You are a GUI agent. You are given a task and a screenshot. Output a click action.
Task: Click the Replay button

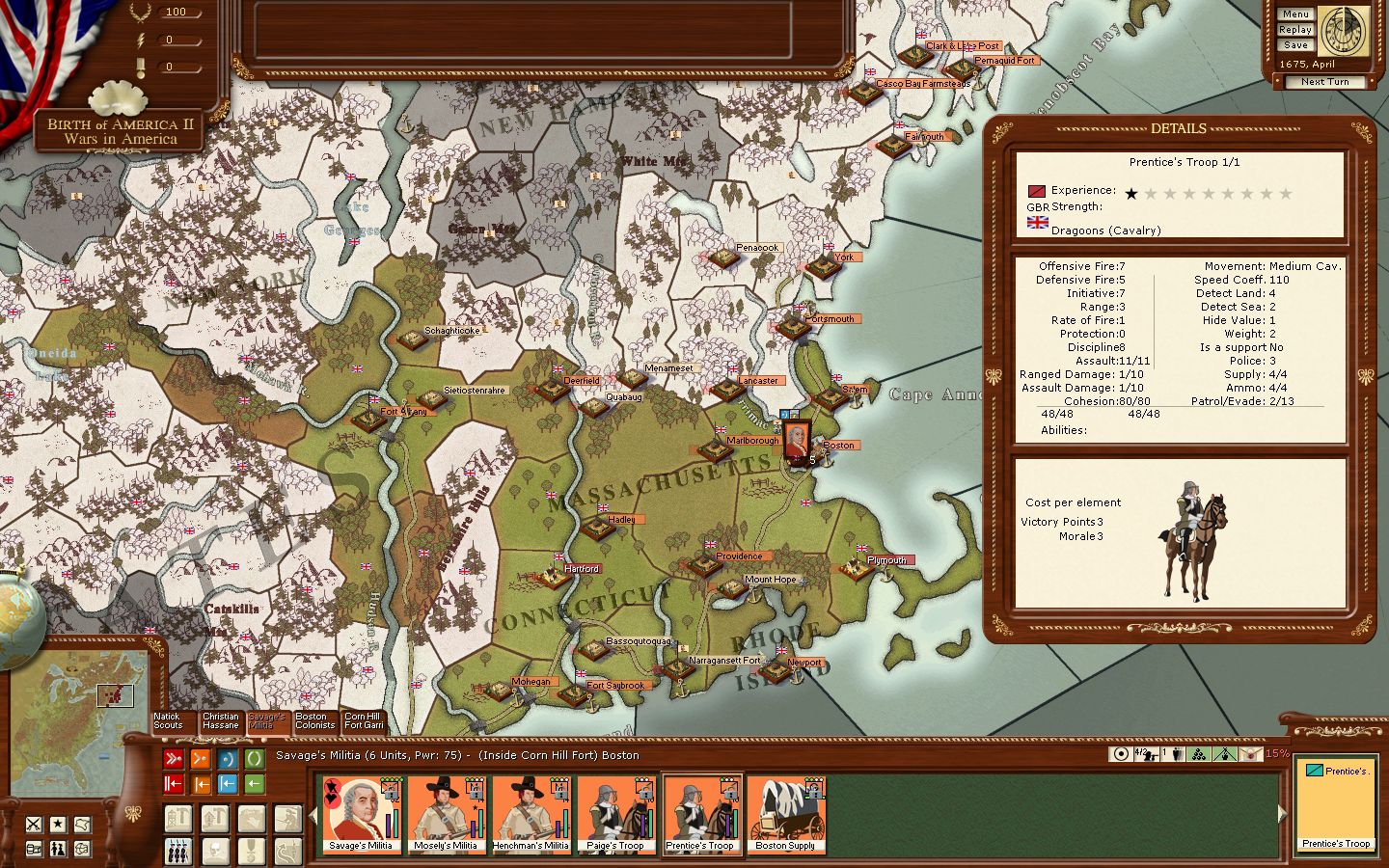click(x=1295, y=30)
